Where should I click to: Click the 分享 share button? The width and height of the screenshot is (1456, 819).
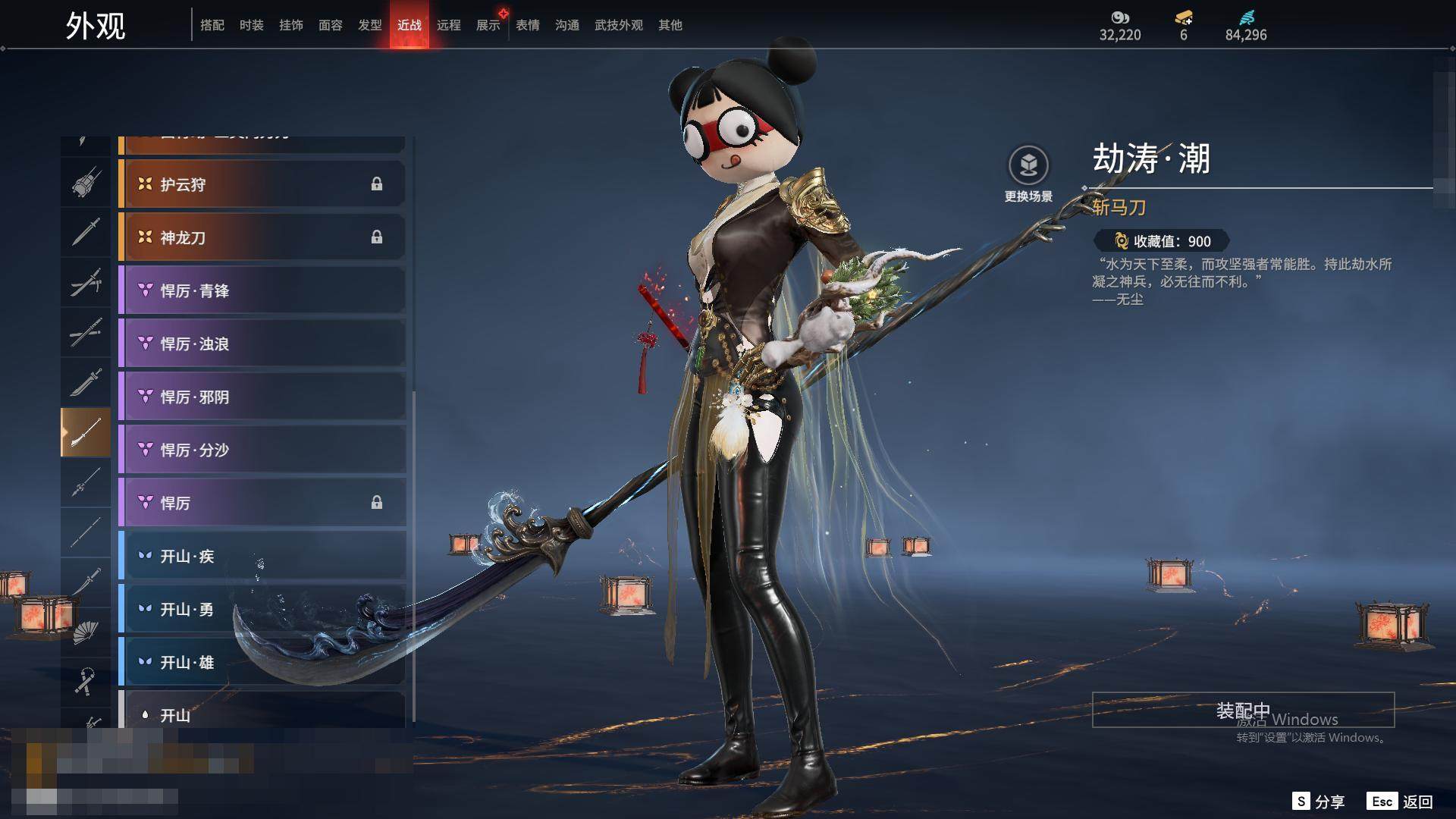point(1319,802)
